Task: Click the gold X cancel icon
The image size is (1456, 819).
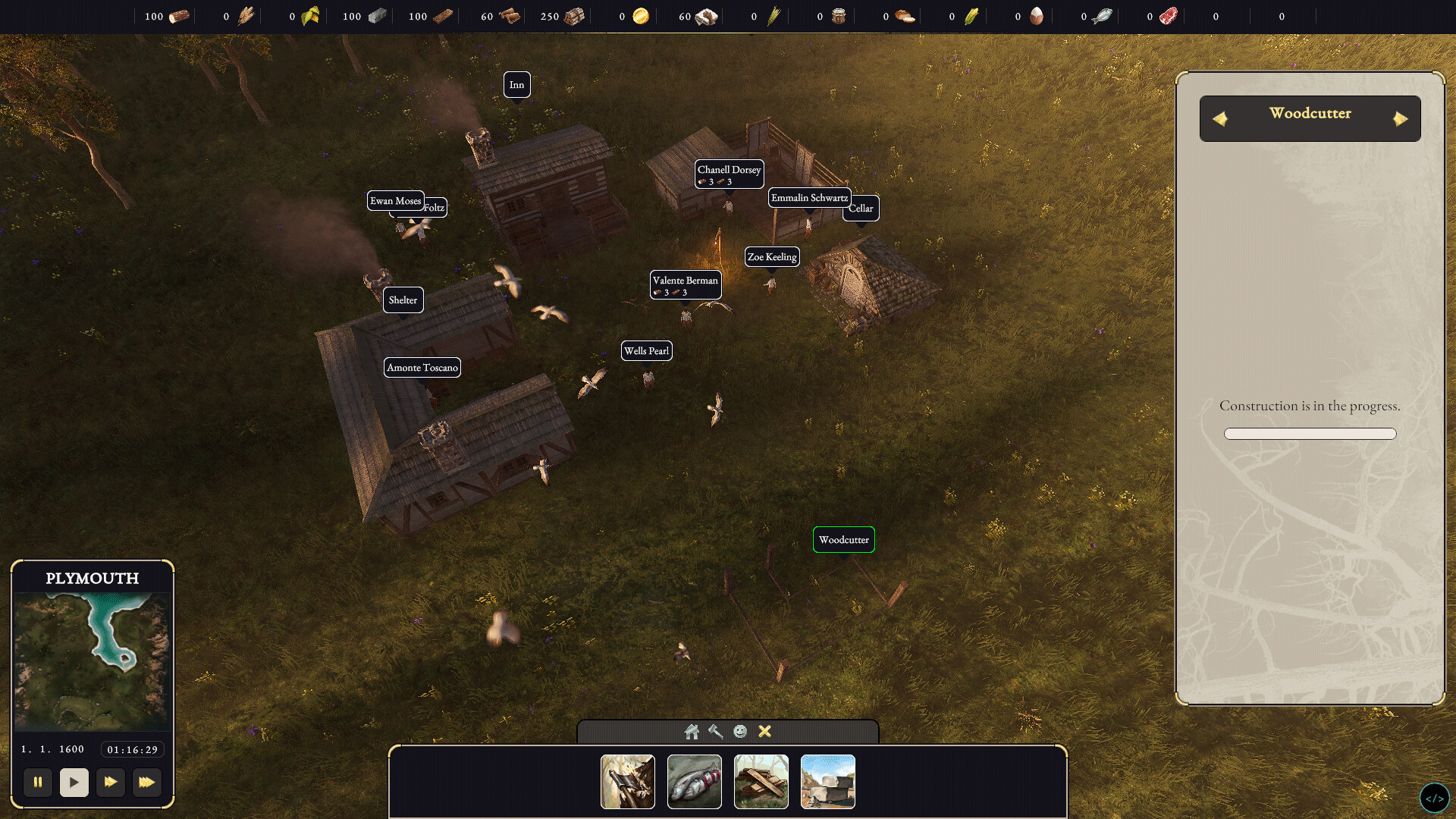Action: click(765, 732)
